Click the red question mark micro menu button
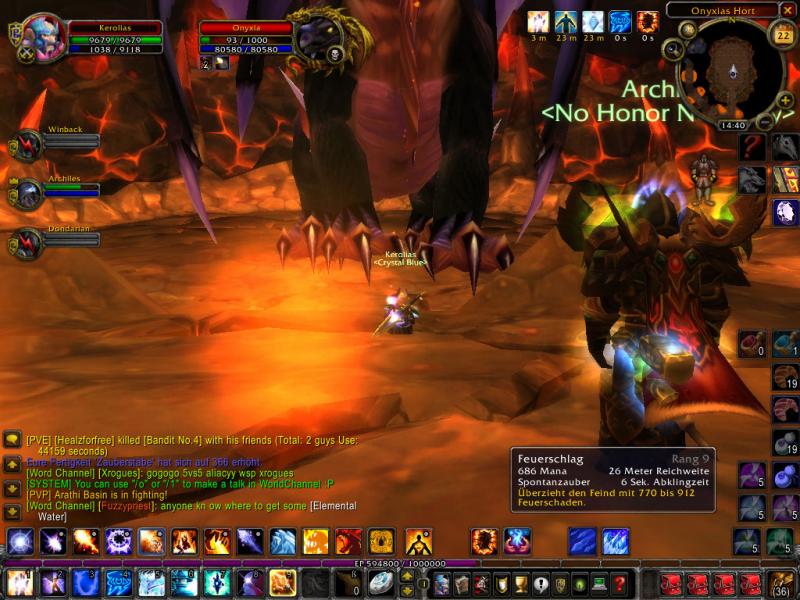Image resolution: width=800 pixels, height=600 pixels. pos(620,583)
